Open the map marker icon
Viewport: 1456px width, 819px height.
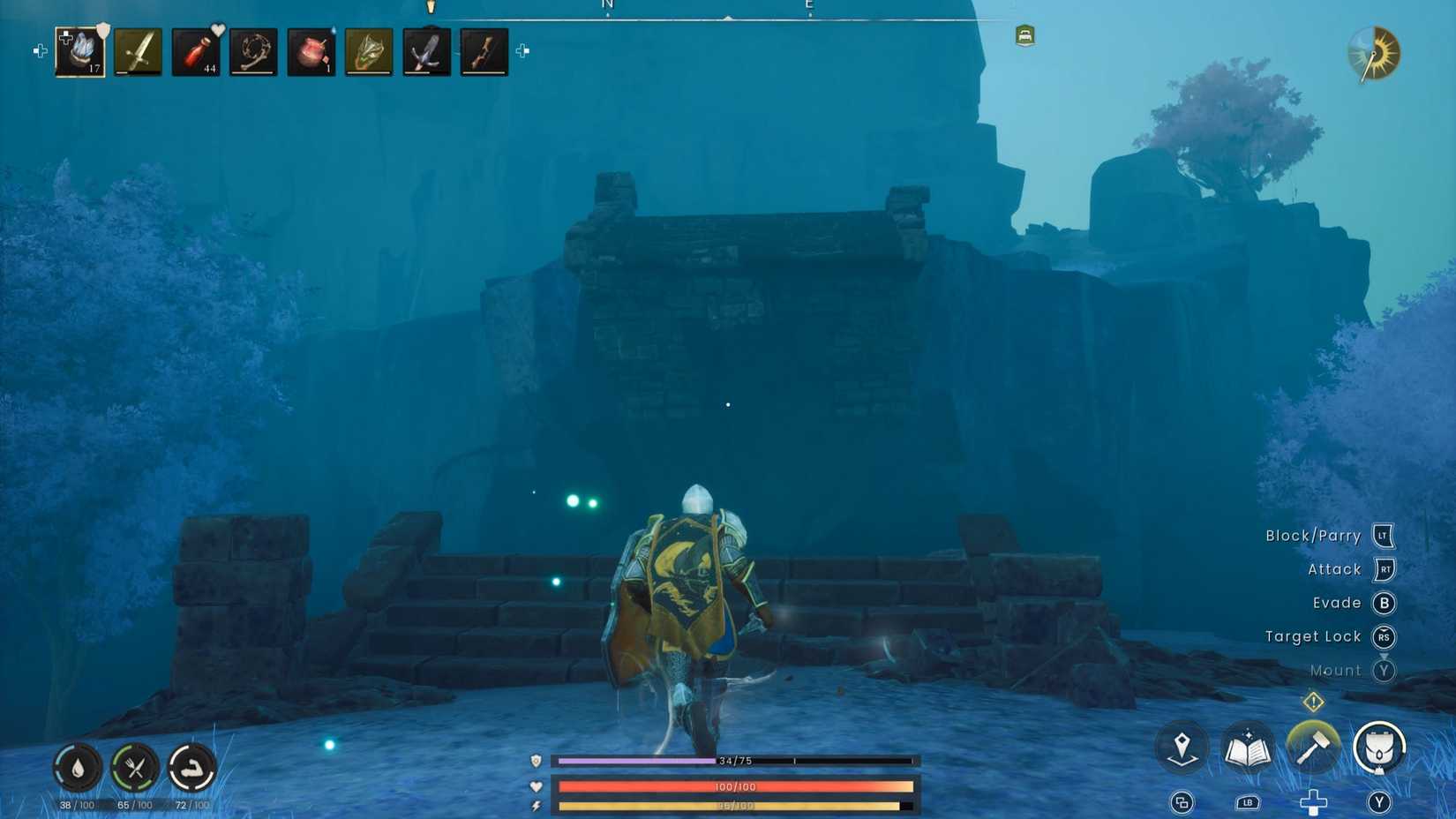click(x=1182, y=748)
